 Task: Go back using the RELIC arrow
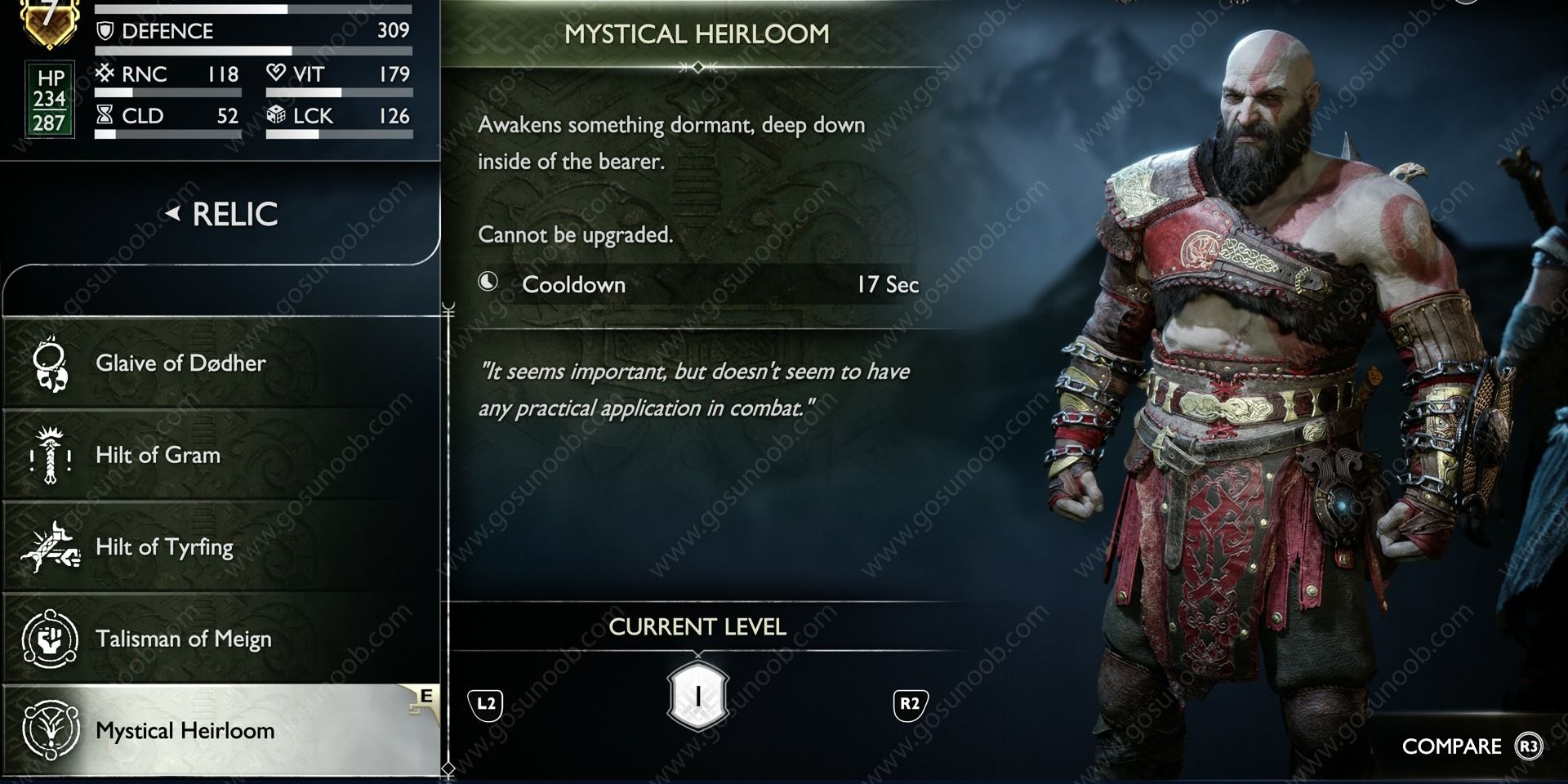[x=175, y=213]
